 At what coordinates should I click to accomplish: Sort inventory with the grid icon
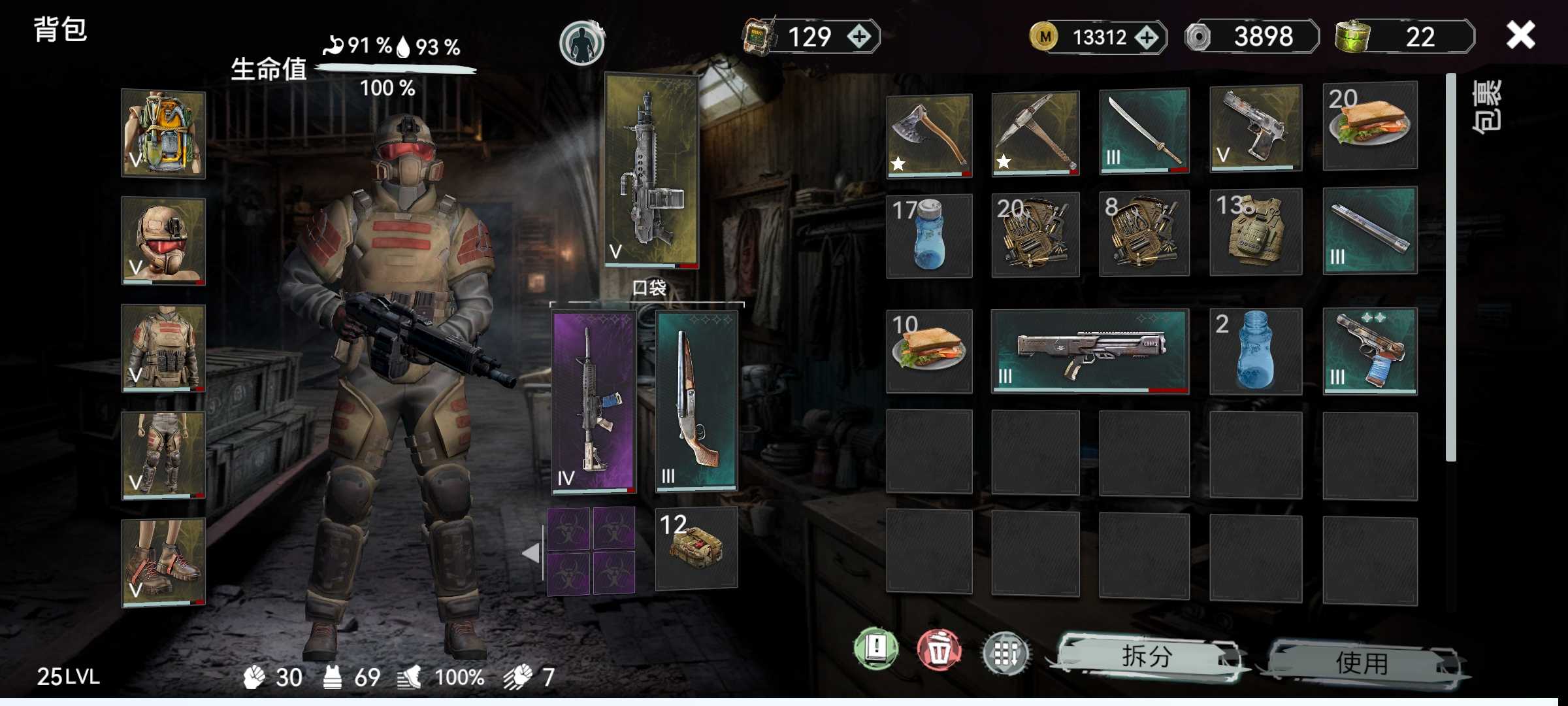pos(1005,652)
